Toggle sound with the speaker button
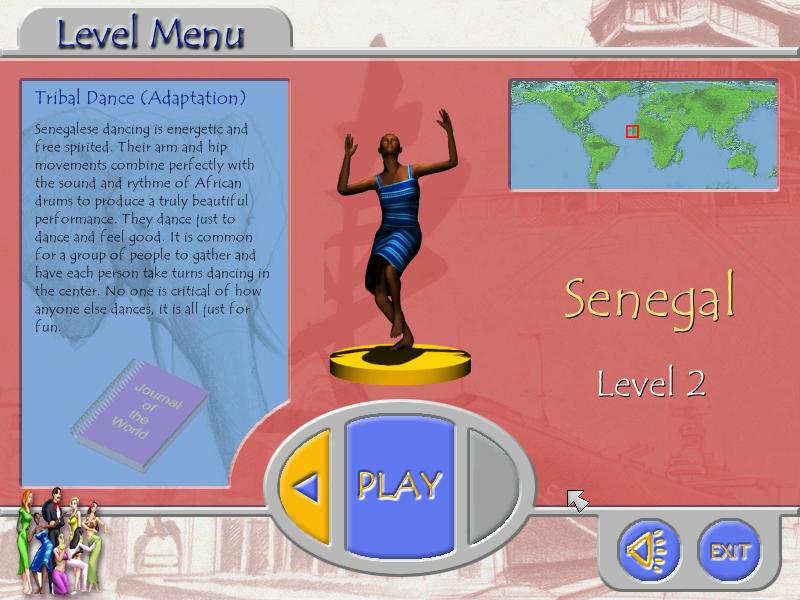 pyautogui.click(x=648, y=550)
